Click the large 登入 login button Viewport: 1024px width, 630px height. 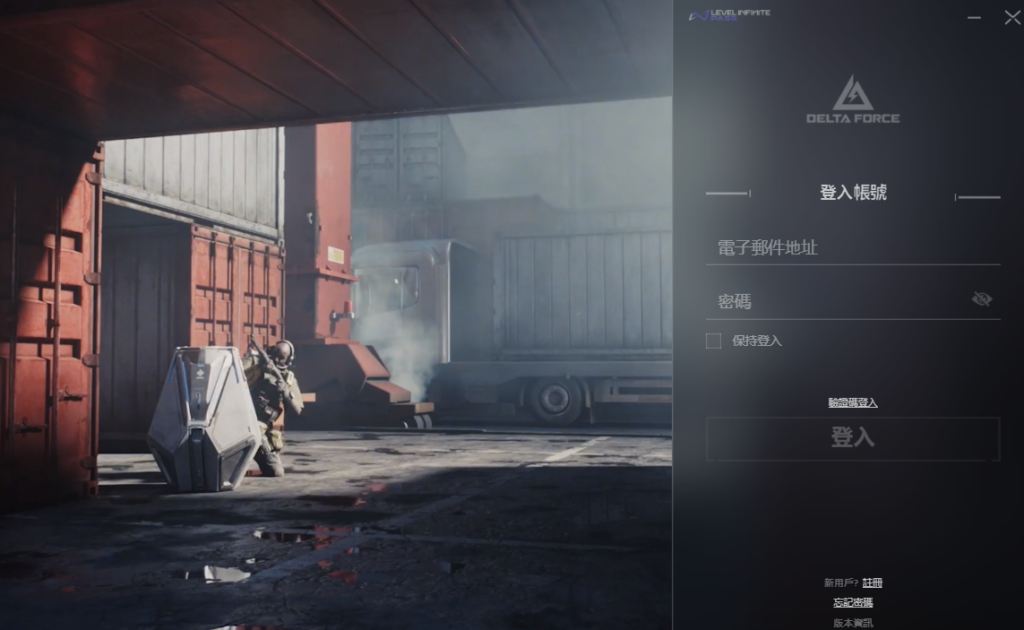[x=853, y=438]
